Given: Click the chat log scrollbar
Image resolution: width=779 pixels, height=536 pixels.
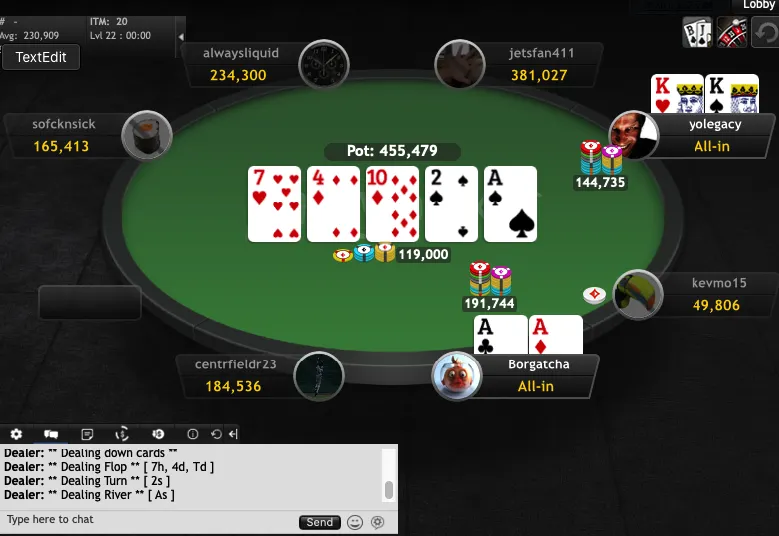Looking at the screenshot, I should pyautogui.click(x=389, y=489).
